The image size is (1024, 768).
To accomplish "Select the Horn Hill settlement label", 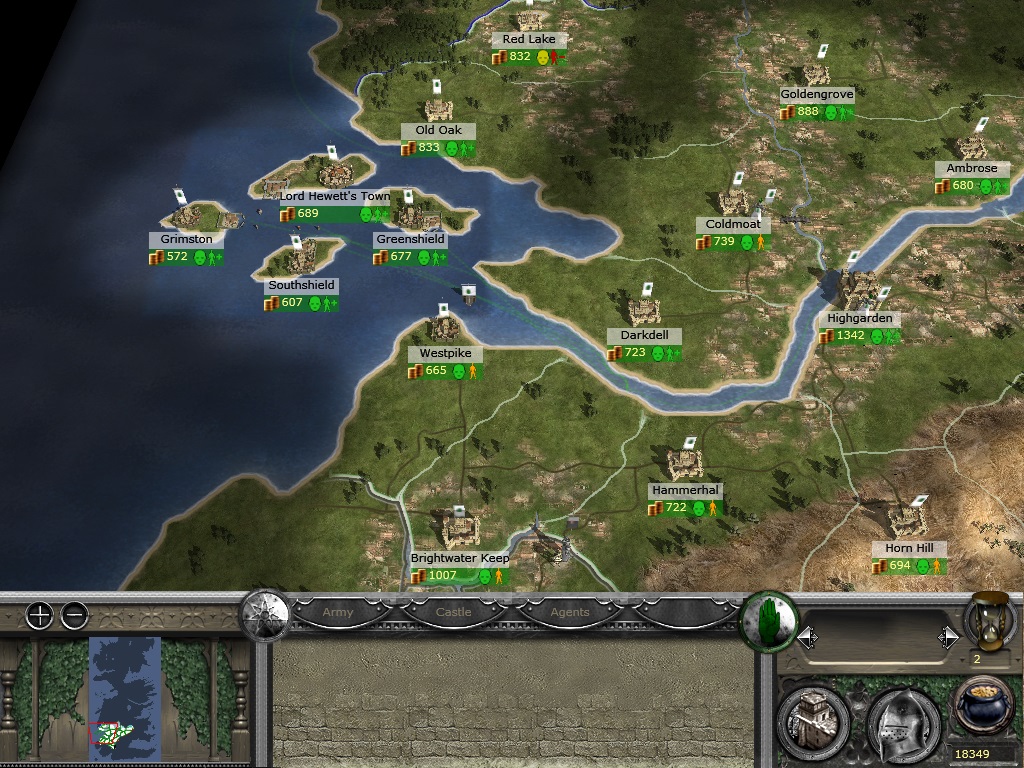I will coord(909,549).
